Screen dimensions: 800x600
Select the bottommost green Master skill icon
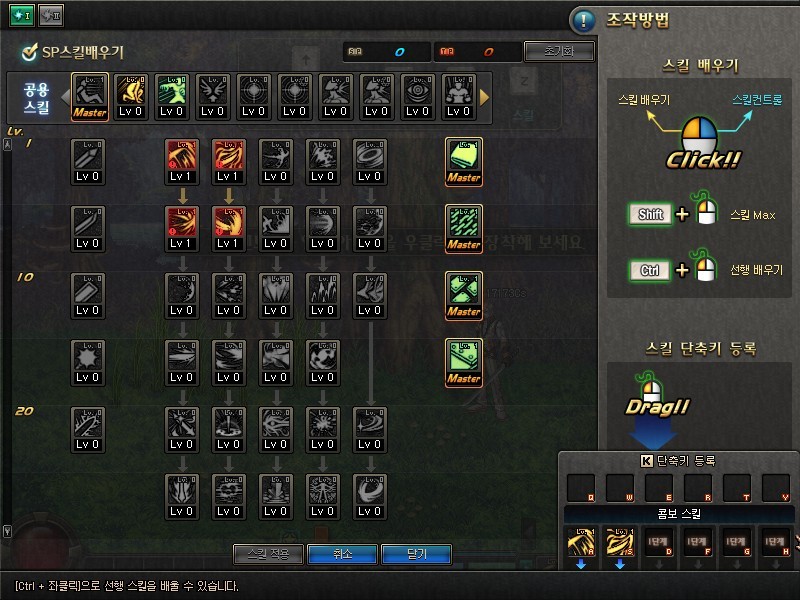point(463,362)
